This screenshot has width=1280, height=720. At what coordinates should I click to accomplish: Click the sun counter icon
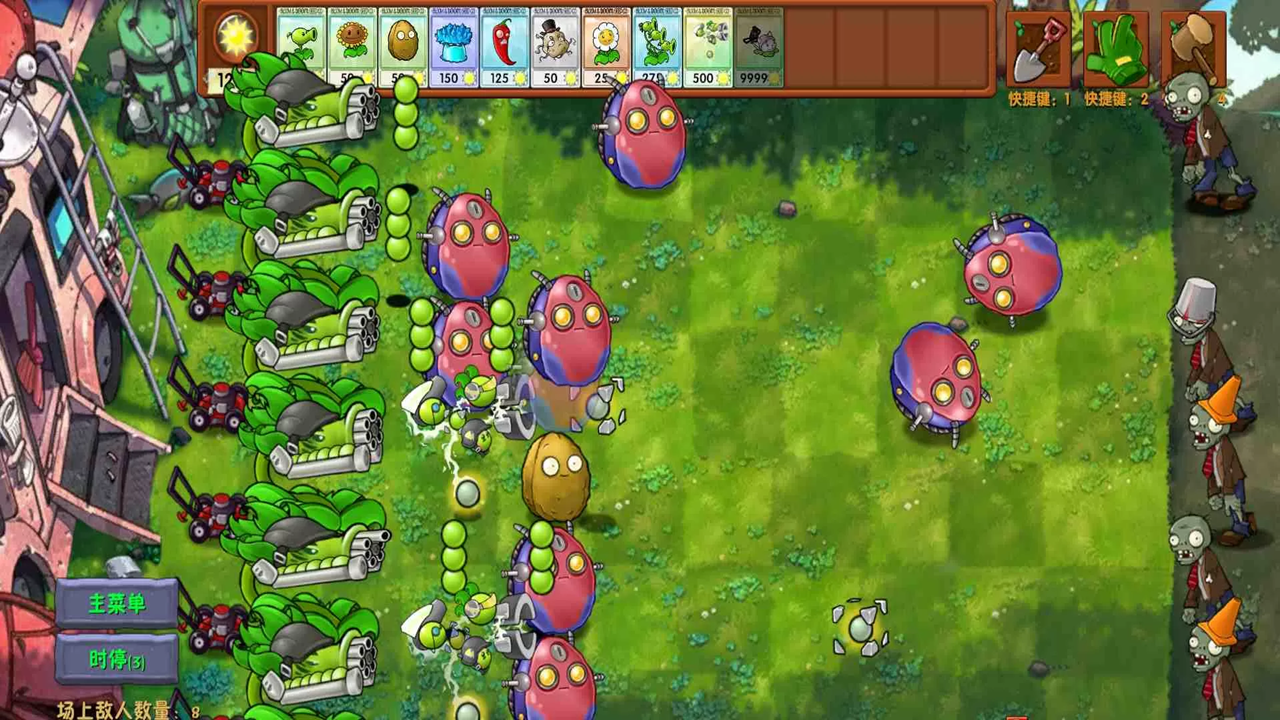[235, 35]
